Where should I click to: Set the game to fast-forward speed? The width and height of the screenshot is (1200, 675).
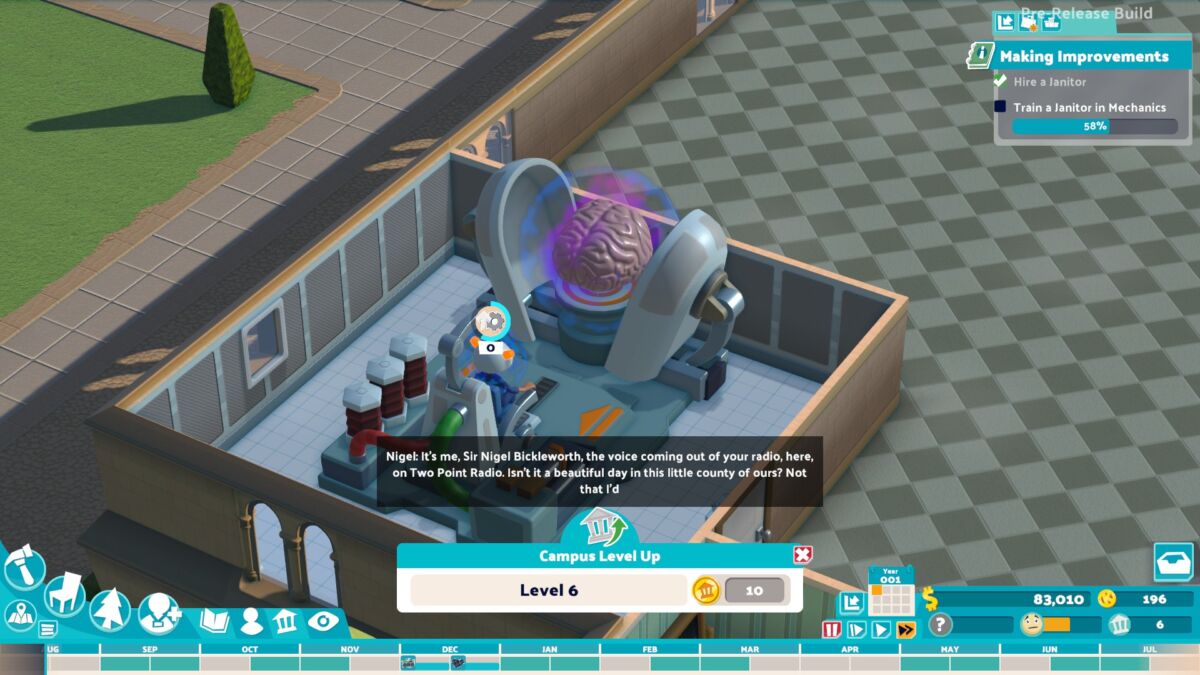click(906, 629)
